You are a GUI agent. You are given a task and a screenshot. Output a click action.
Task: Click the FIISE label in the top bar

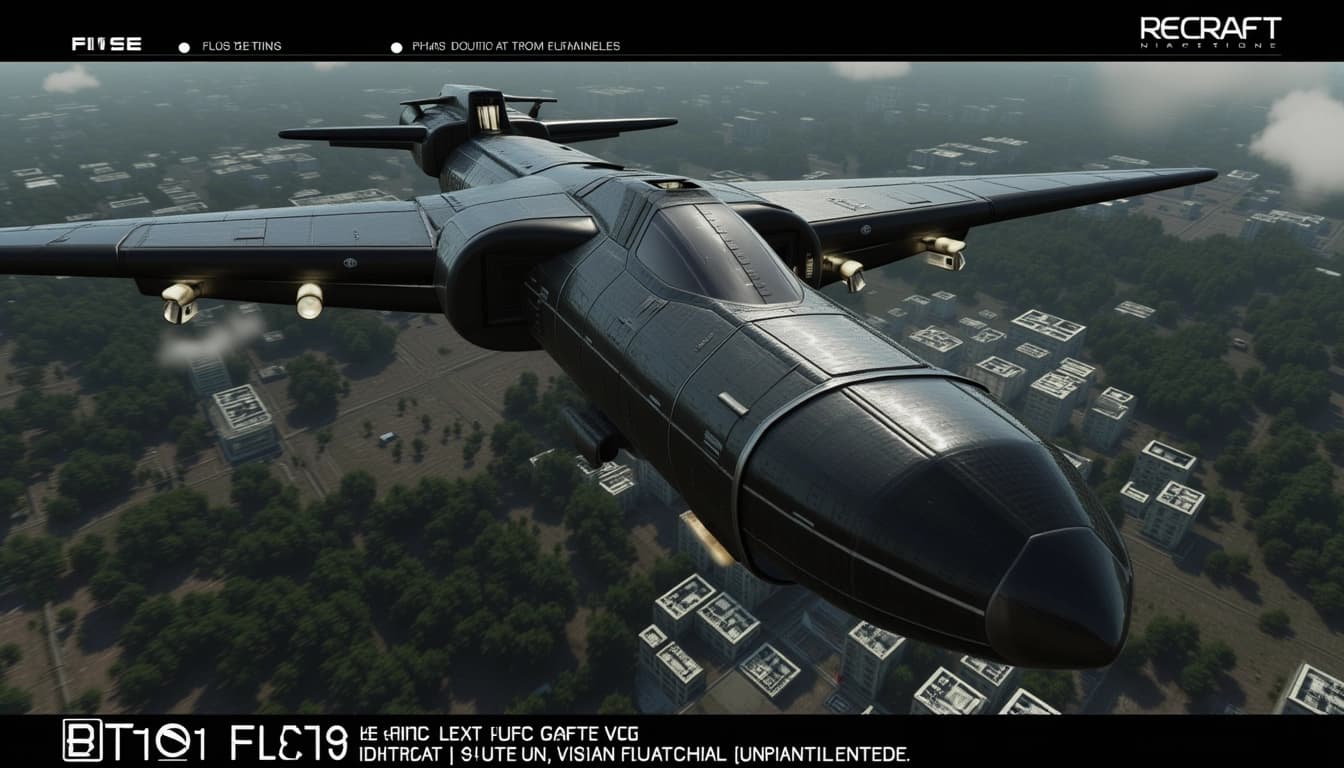106,45
